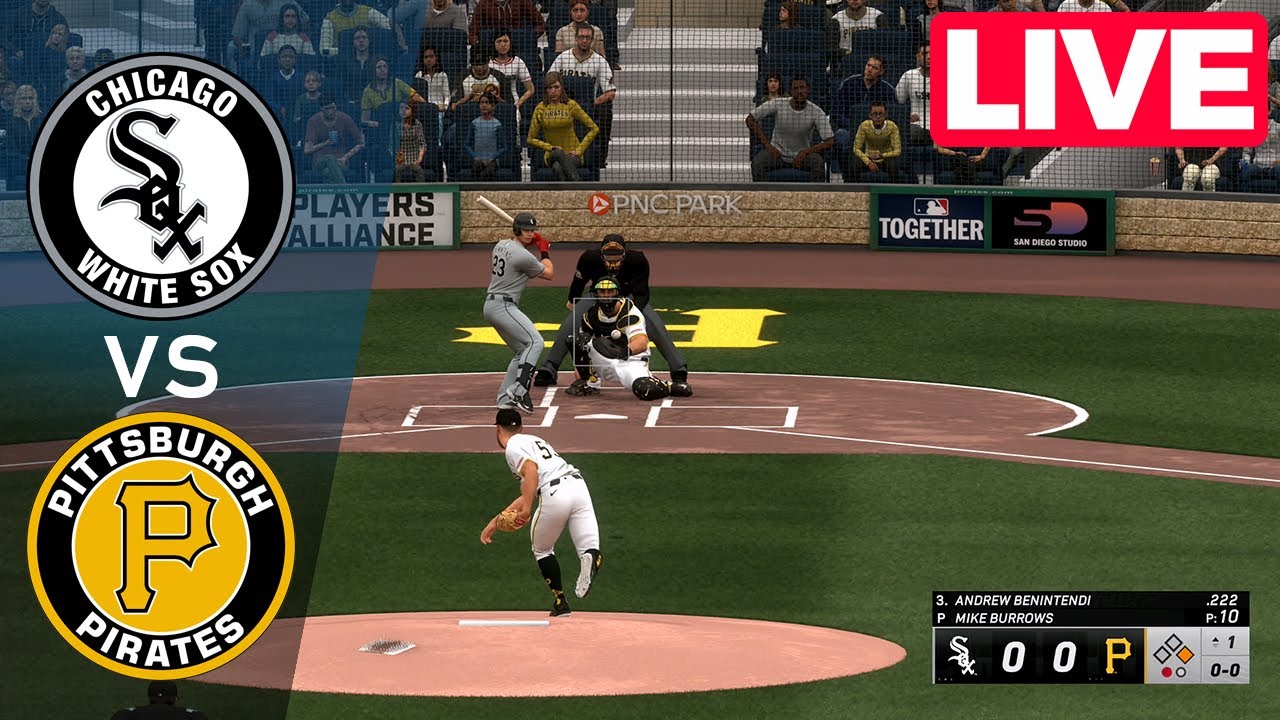Image resolution: width=1280 pixels, height=720 pixels.
Task: Click the White Sox score of zero
Action: [1013, 654]
